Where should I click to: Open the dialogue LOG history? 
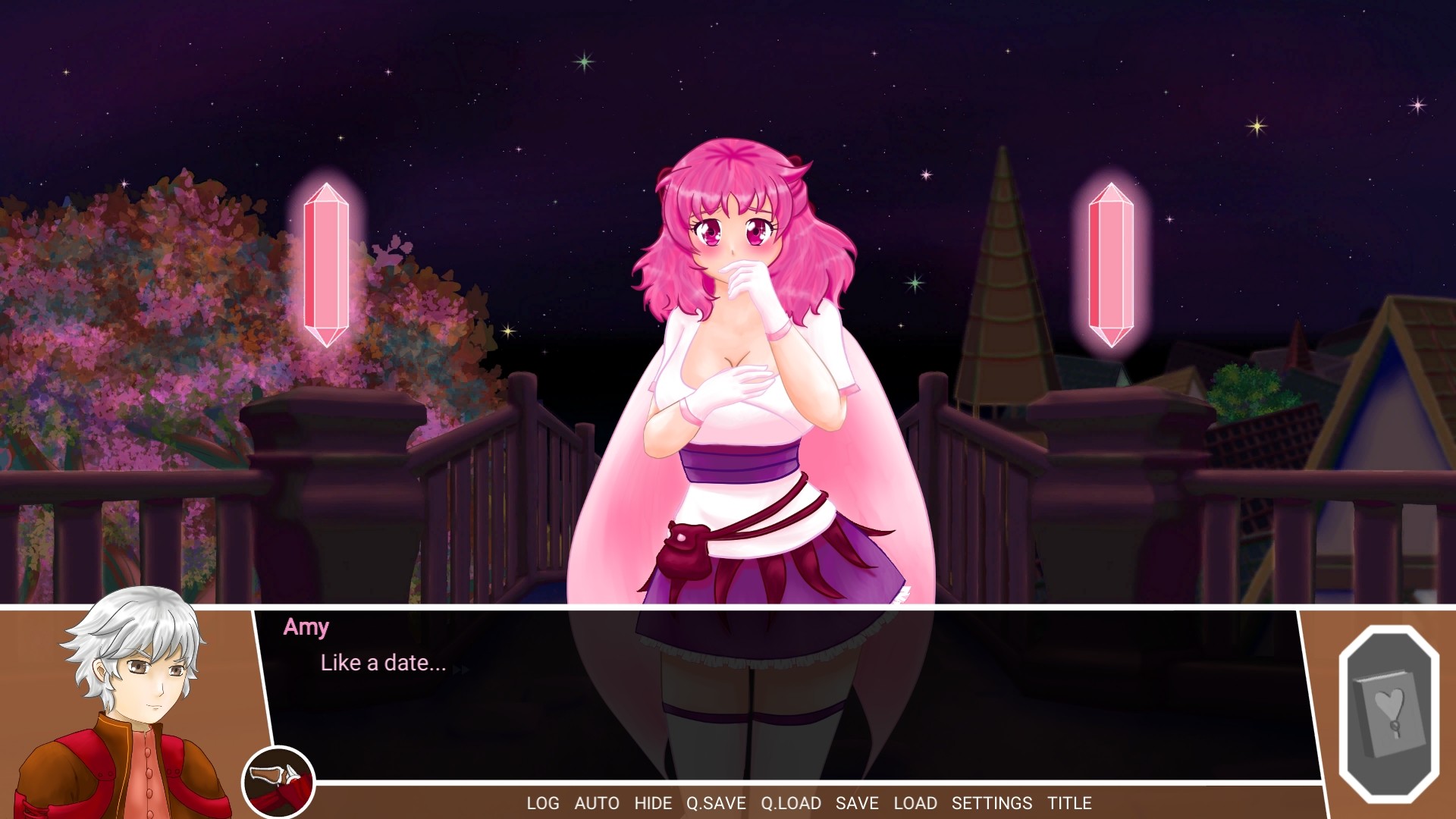pos(543,803)
